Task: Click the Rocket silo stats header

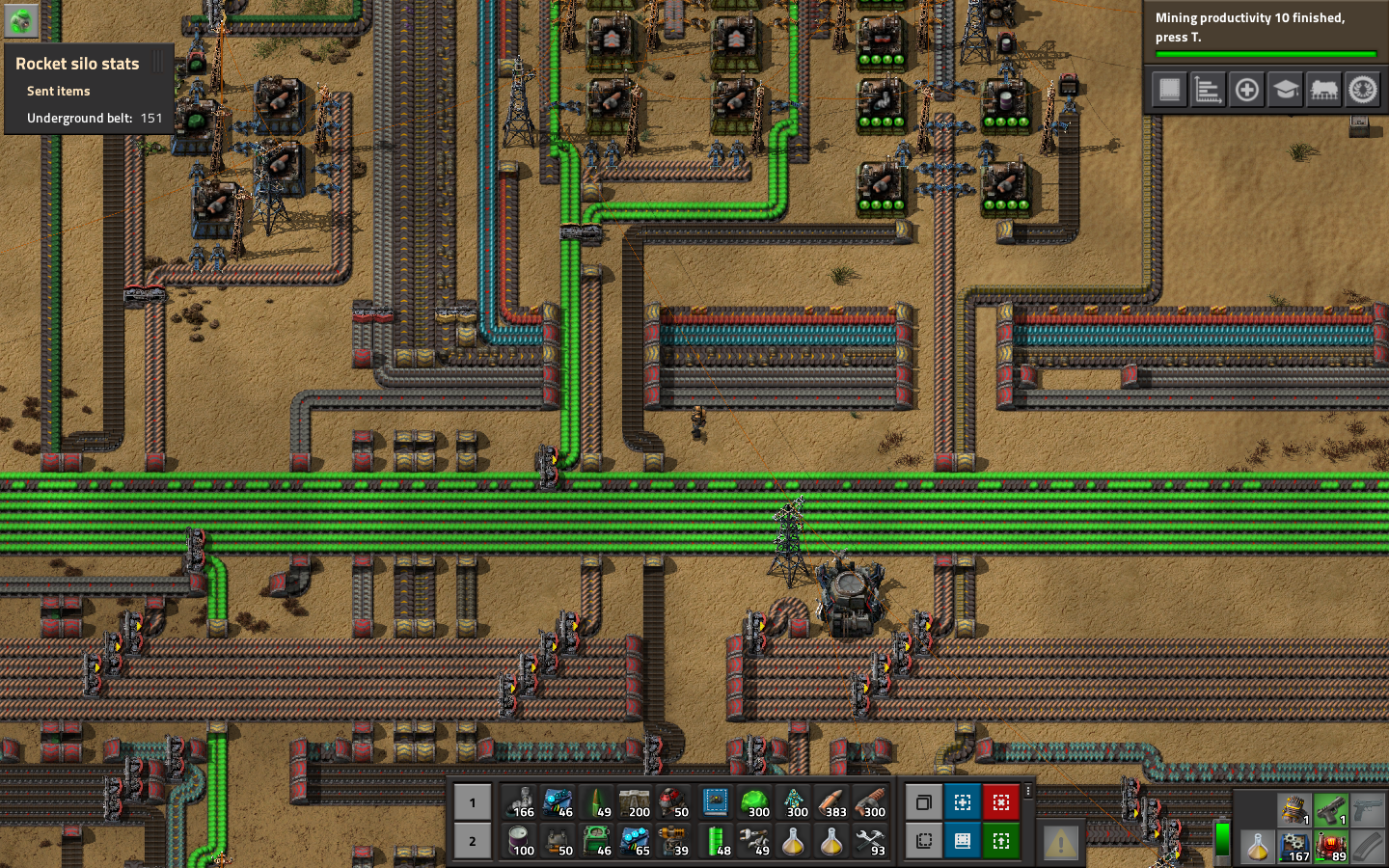Action: coord(77,63)
